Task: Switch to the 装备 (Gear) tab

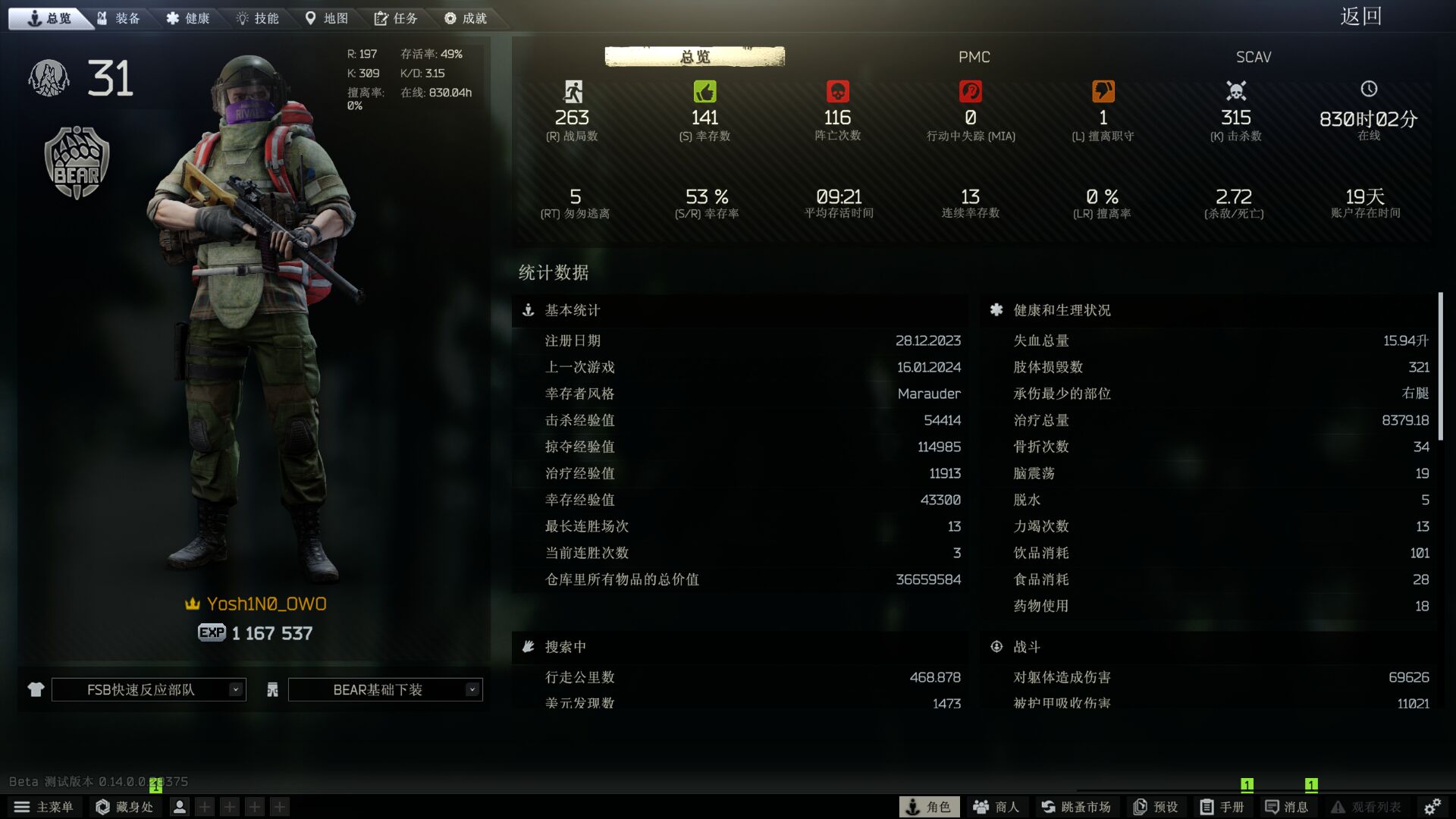Action: pyautogui.click(x=119, y=18)
